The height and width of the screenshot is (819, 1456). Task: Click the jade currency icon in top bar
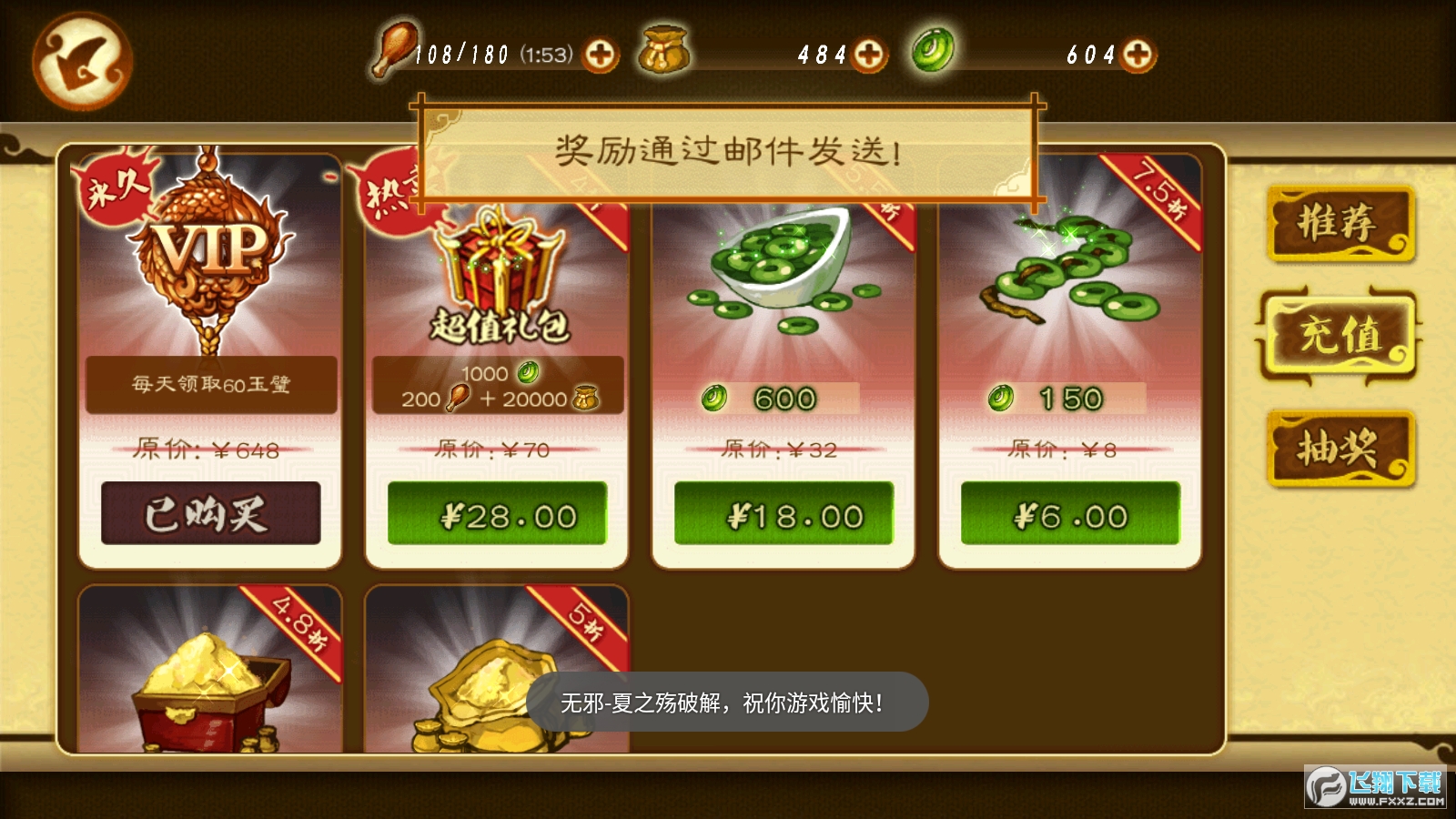[x=932, y=52]
